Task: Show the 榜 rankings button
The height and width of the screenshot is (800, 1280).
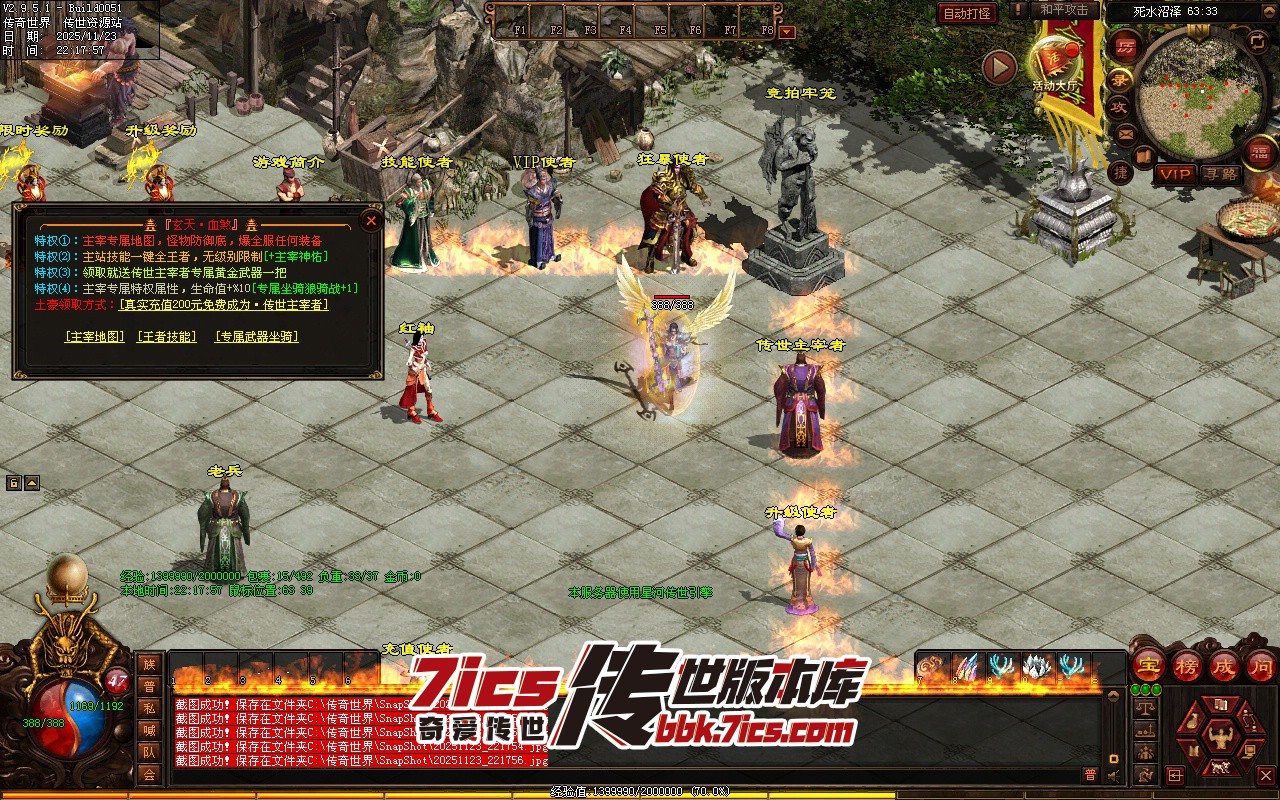Action: pos(1187,665)
